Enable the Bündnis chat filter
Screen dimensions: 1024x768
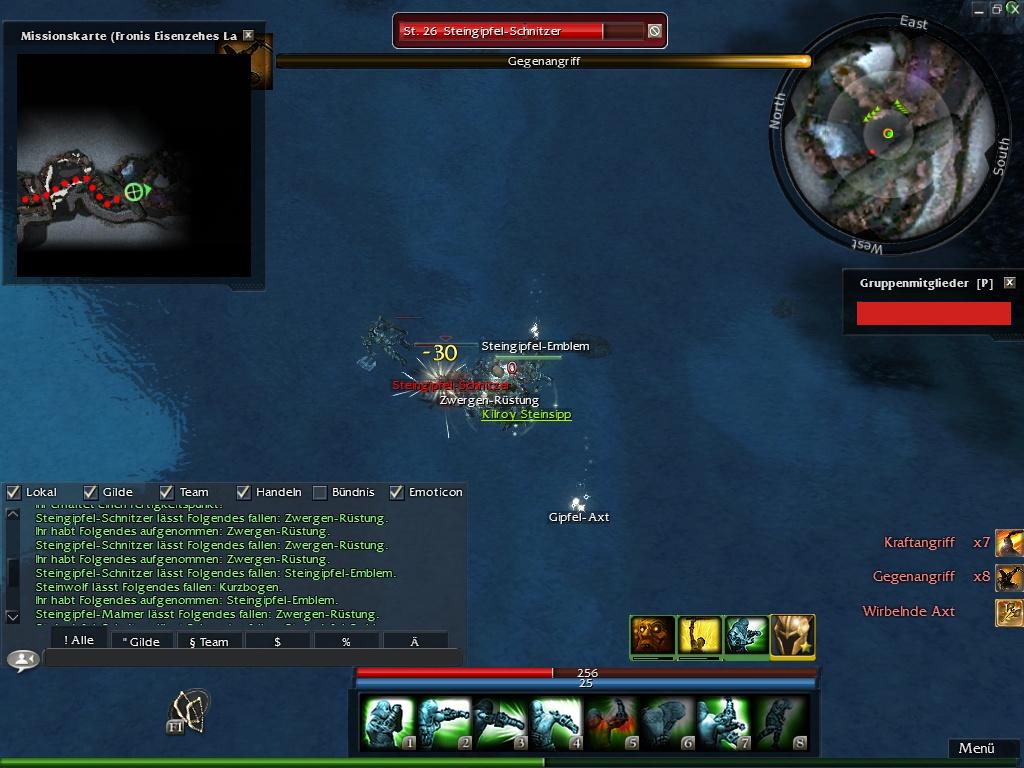(x=320, y=492)
